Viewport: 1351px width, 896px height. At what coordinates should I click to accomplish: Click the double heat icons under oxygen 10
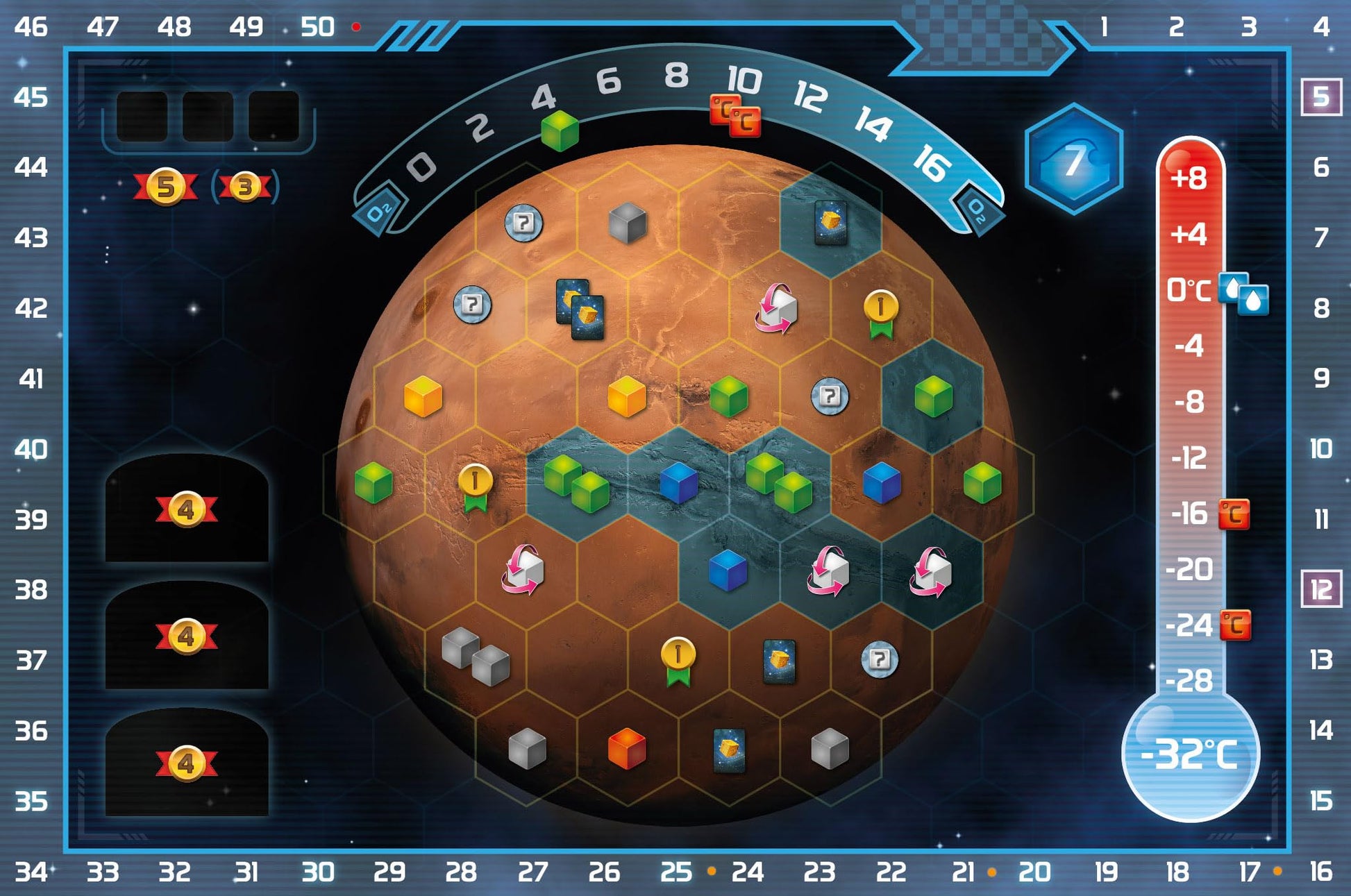click(x=735, y=116)
